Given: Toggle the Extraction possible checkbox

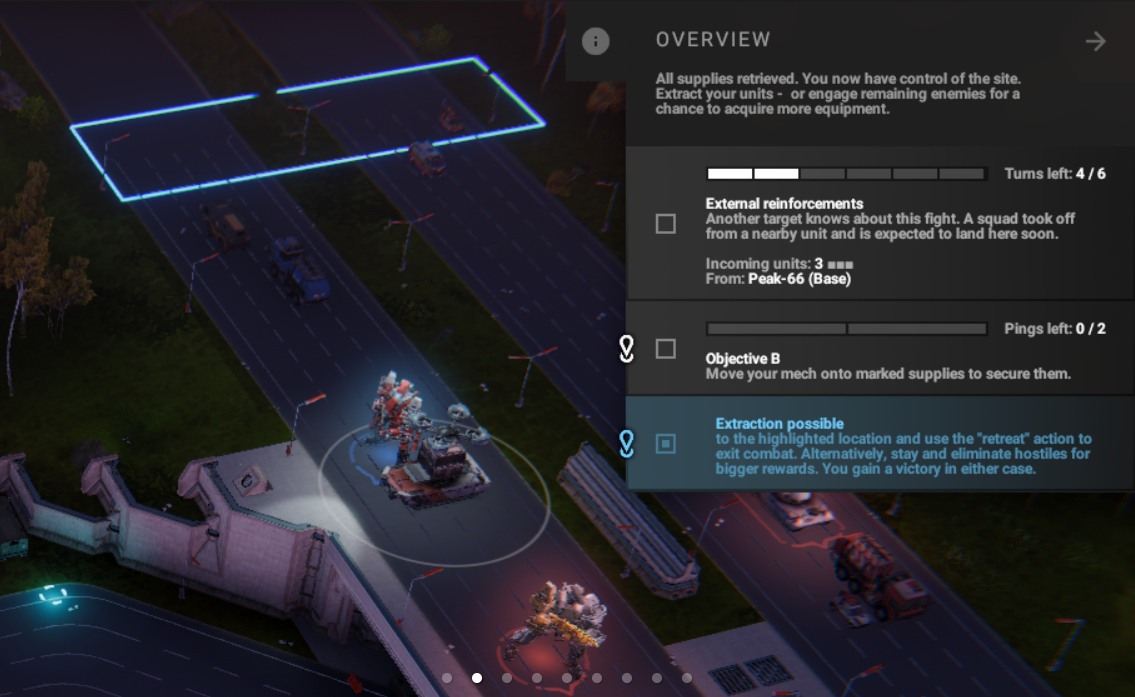Looking at the screenshot, I should pyautogui.click(x=666, y=443).
